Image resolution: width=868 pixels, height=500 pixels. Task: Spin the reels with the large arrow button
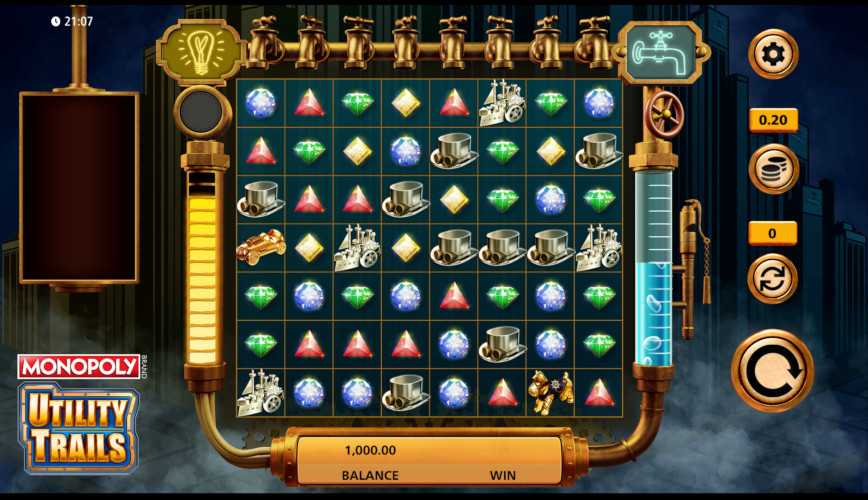pos(772,371)
